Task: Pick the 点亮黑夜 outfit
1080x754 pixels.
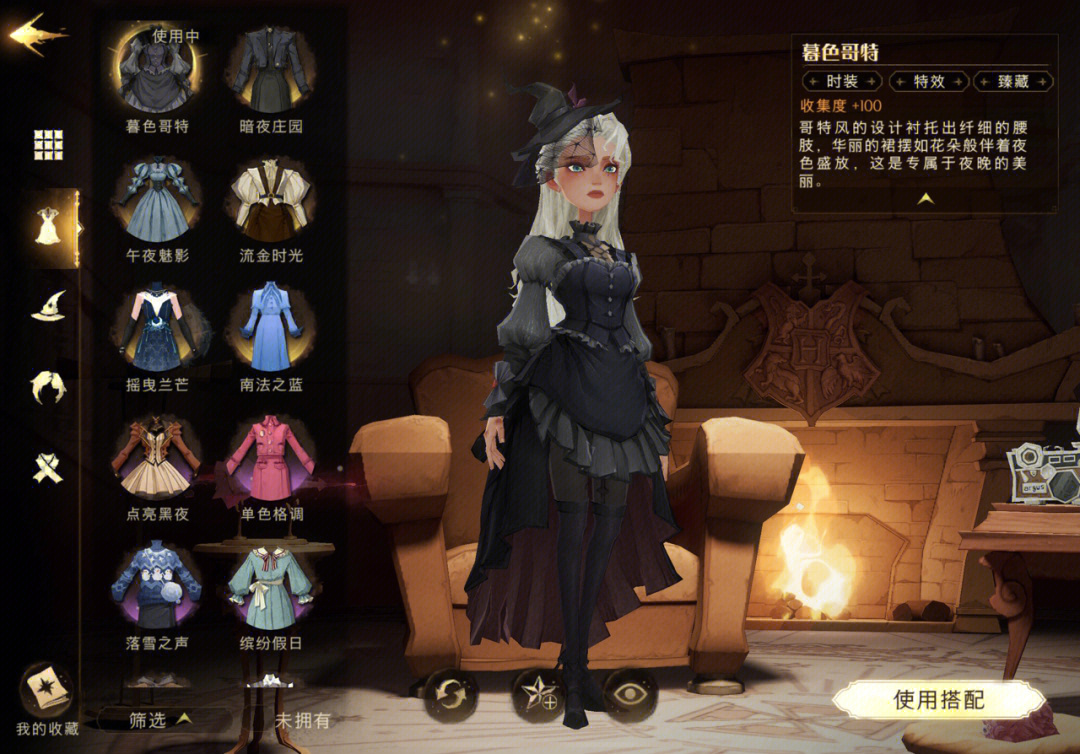Action: tap(157, 459)
